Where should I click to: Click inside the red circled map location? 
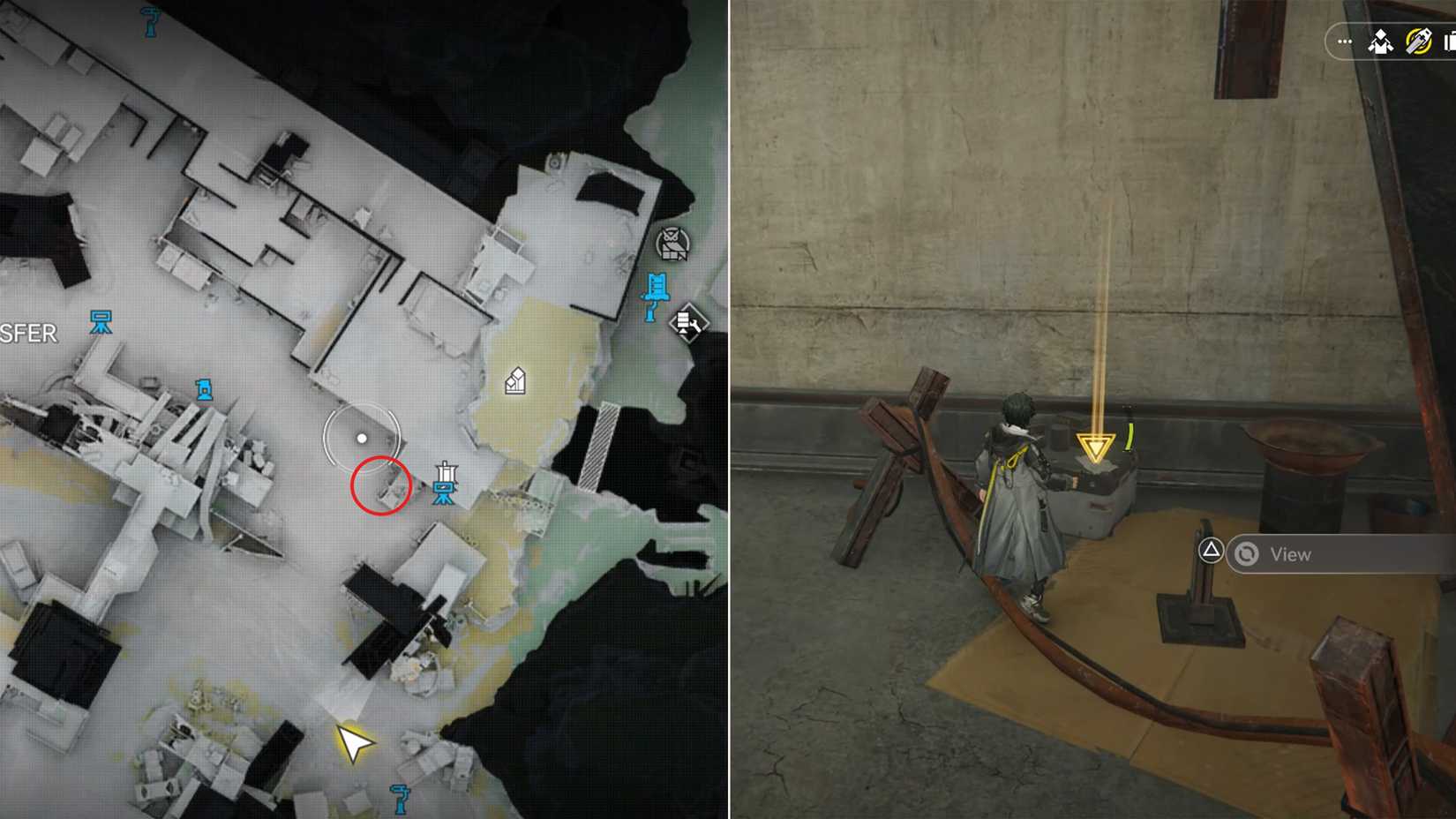[381, 485]
